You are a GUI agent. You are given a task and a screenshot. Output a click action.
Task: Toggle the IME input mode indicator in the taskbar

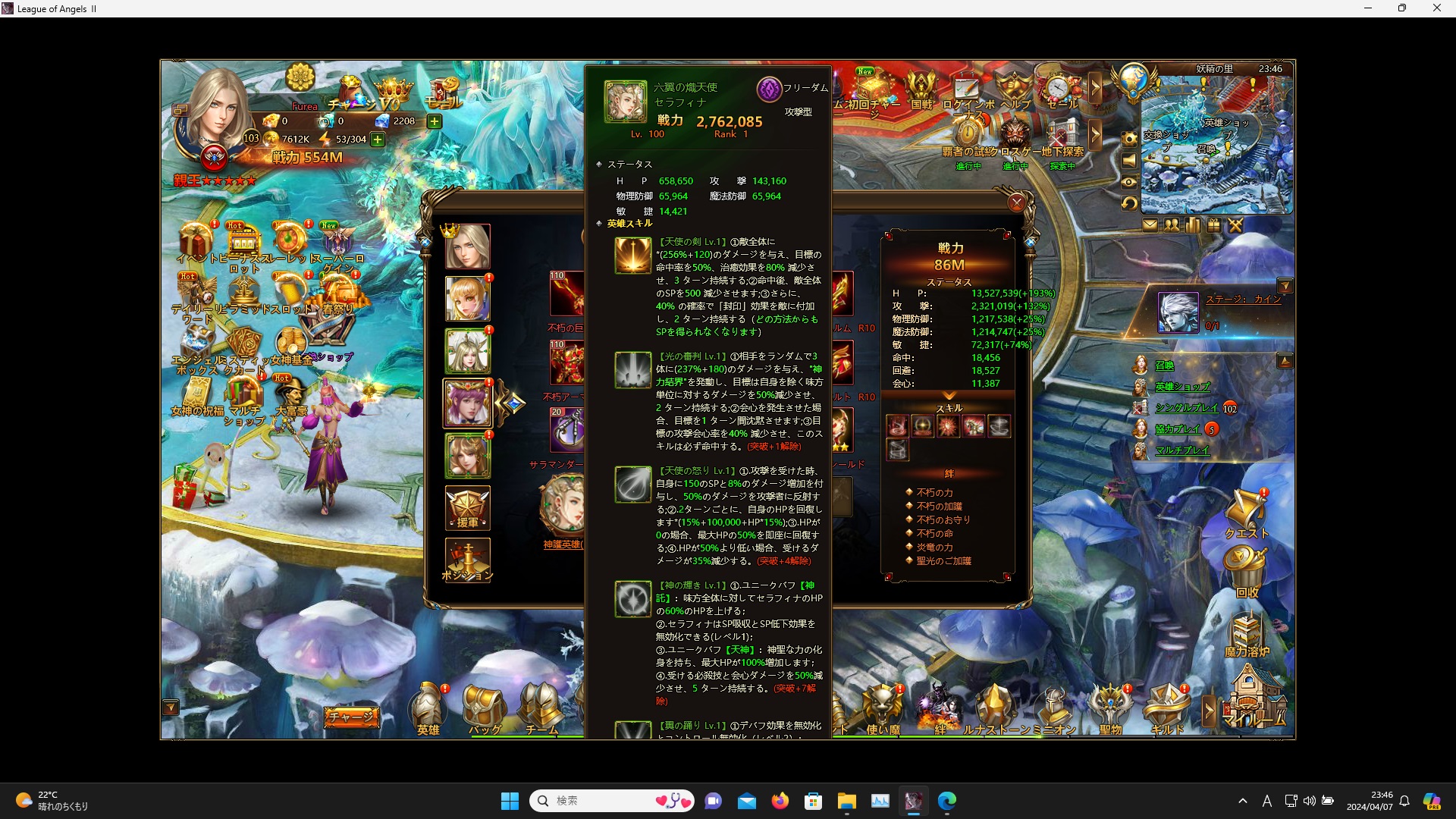[1266, 801]
